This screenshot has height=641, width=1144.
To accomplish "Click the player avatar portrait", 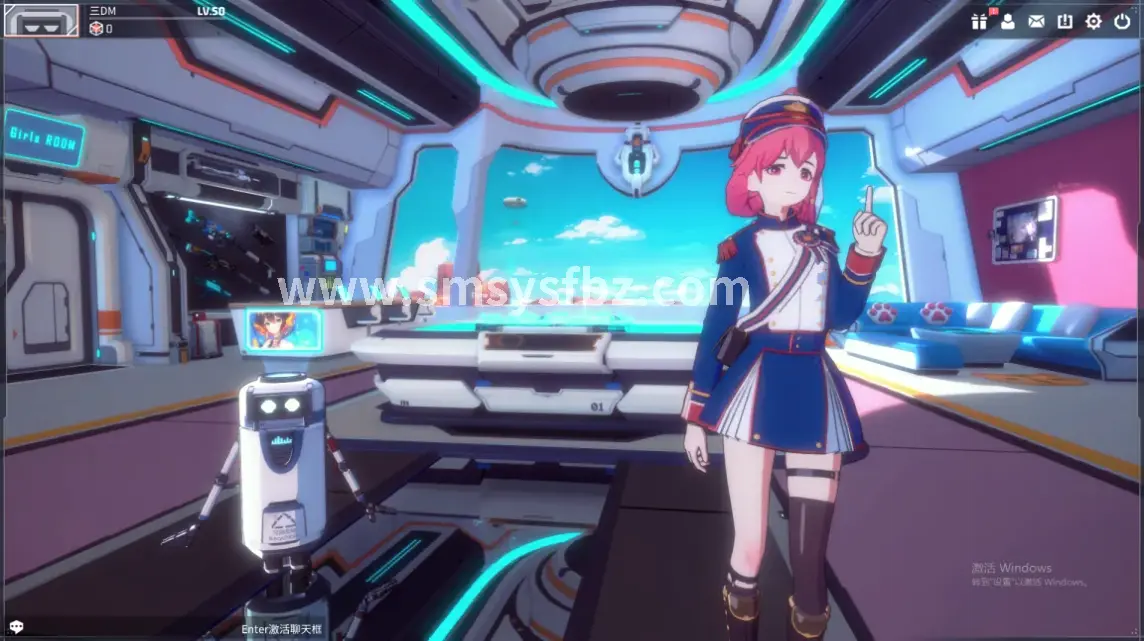I will [42, 19].
